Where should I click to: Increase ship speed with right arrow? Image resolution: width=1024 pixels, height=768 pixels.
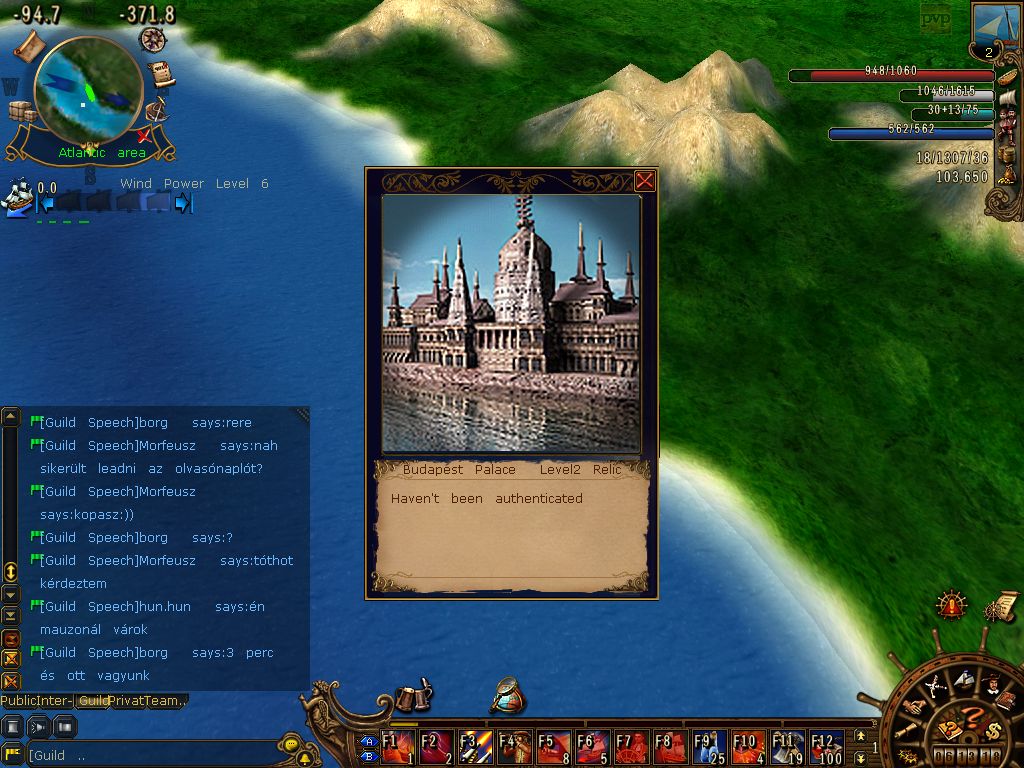click(183, 204)
